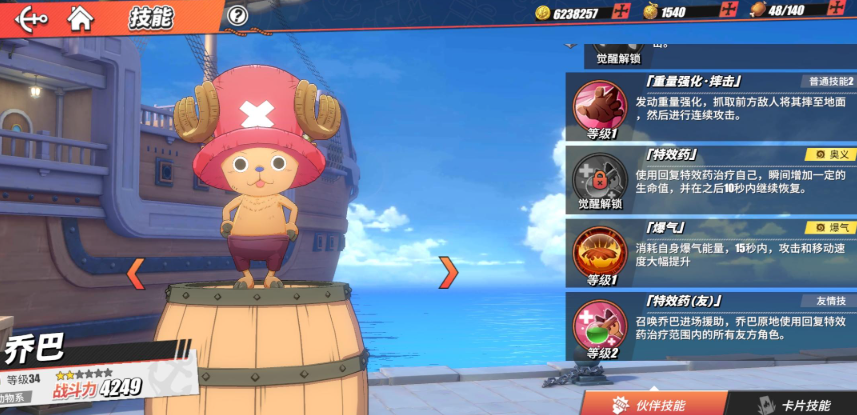
Task: Switch to next character with right arrow
Action: 449,271
